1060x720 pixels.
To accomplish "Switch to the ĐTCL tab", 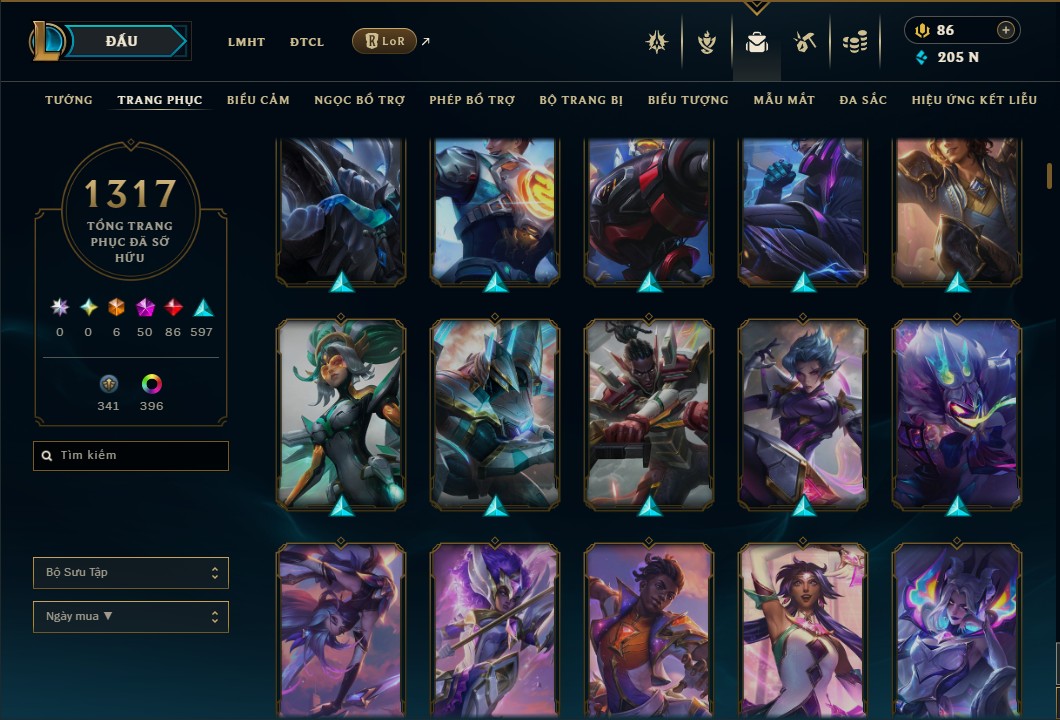I will pyautogui.click(x=307, y=42).
